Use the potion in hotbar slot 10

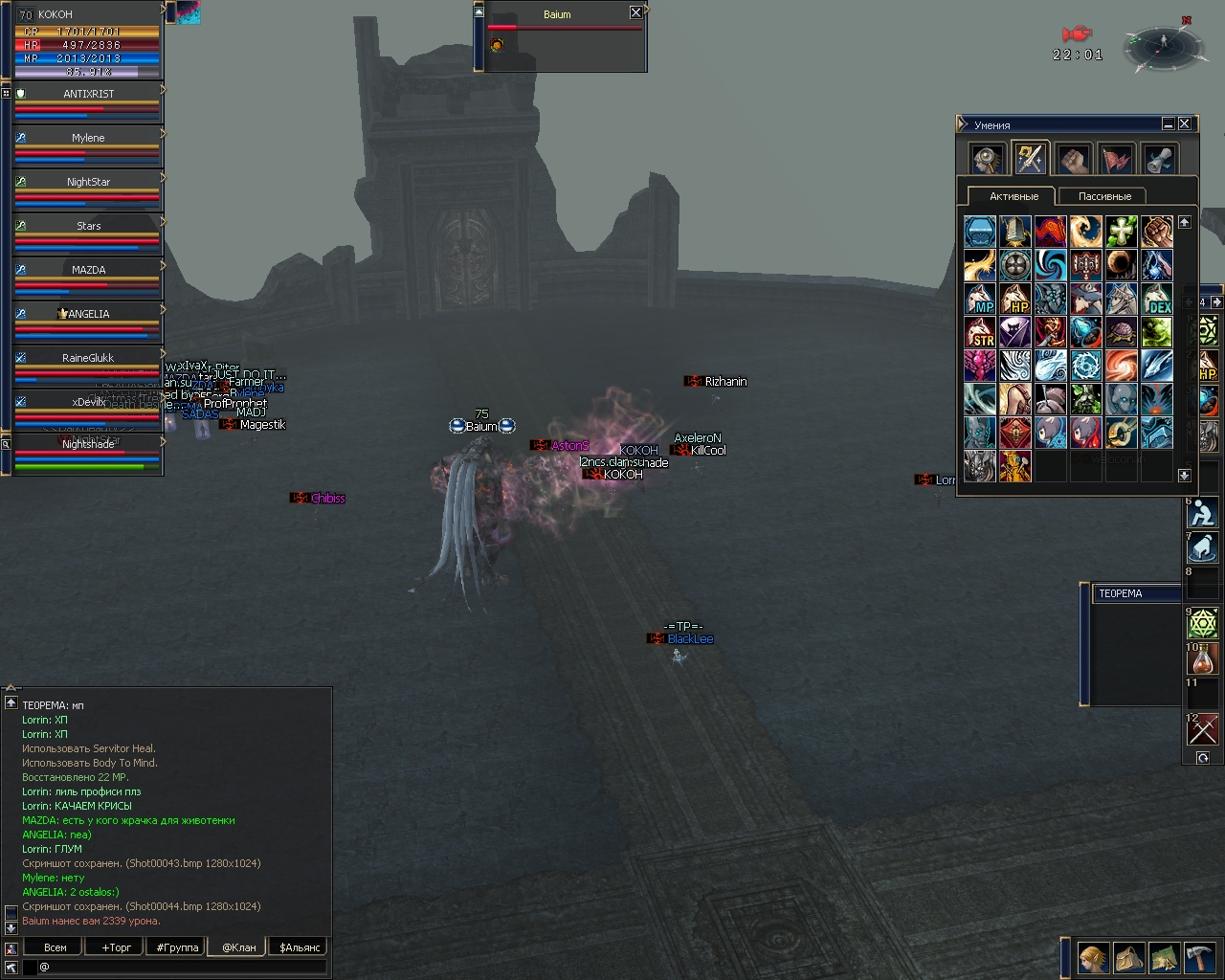(x=1203, y=660)
